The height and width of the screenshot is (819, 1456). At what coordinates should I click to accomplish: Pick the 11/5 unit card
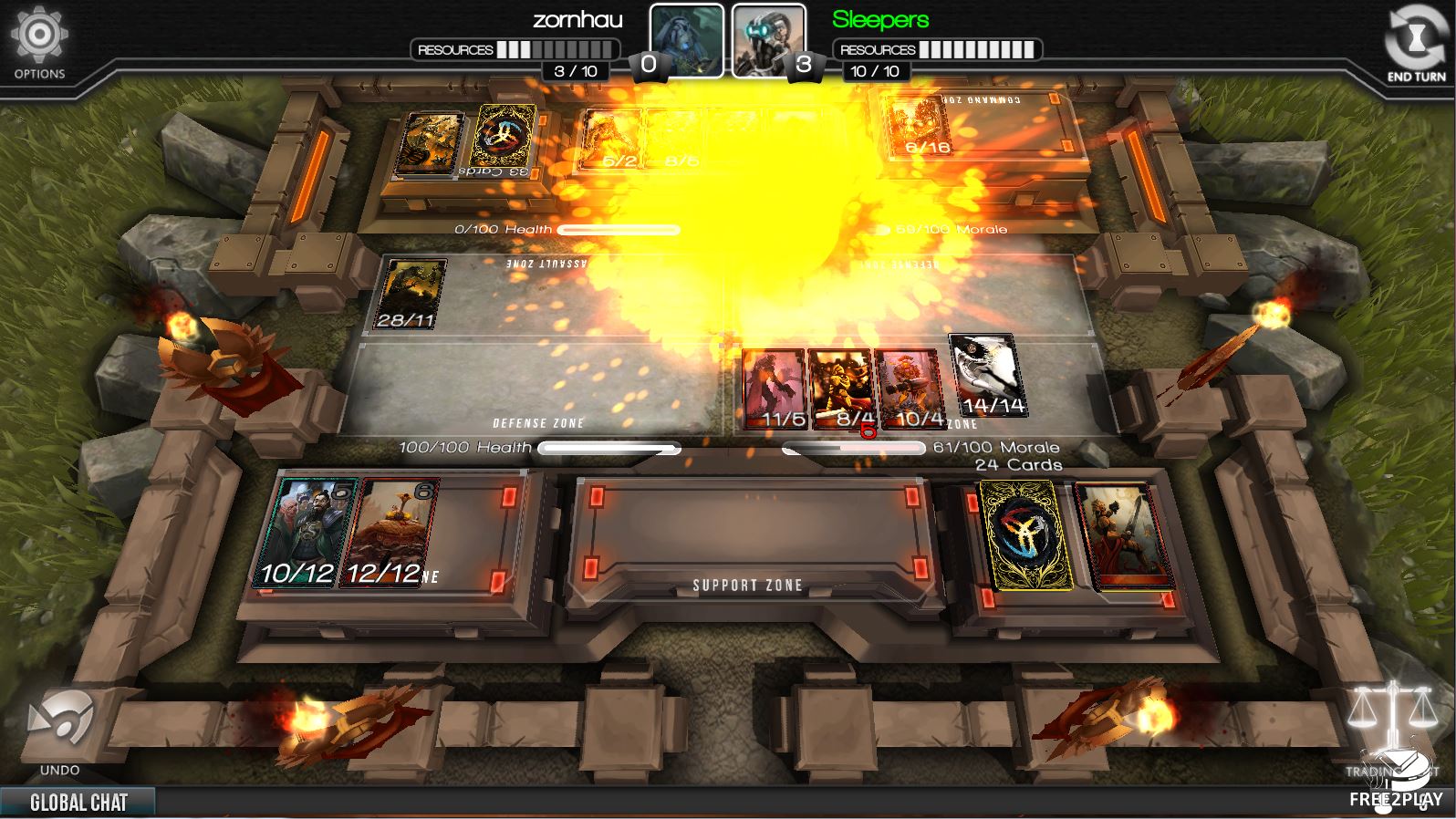pyautogui.click(x=775, y=389)
